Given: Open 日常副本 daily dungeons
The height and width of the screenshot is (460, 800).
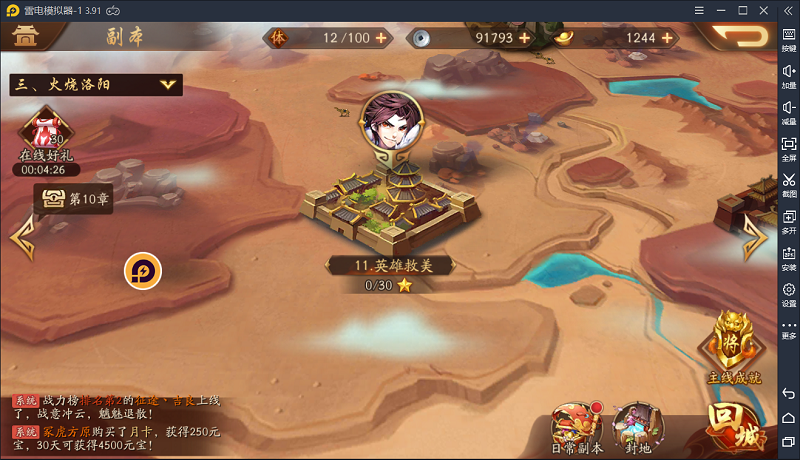Looking at the screenshot, I should click(x=577, y=427).
